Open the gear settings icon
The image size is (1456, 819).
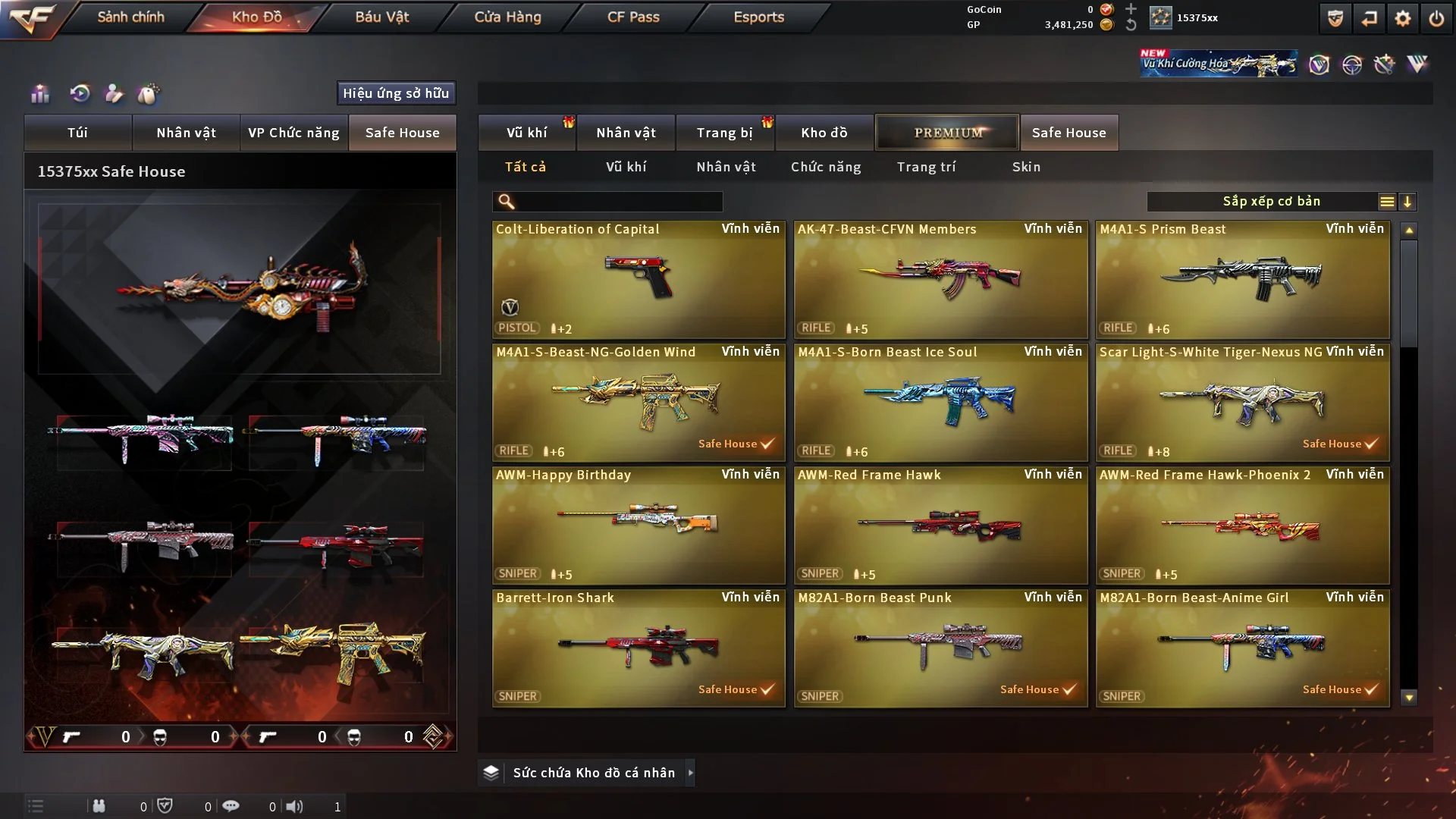[x=1403, y=18]
